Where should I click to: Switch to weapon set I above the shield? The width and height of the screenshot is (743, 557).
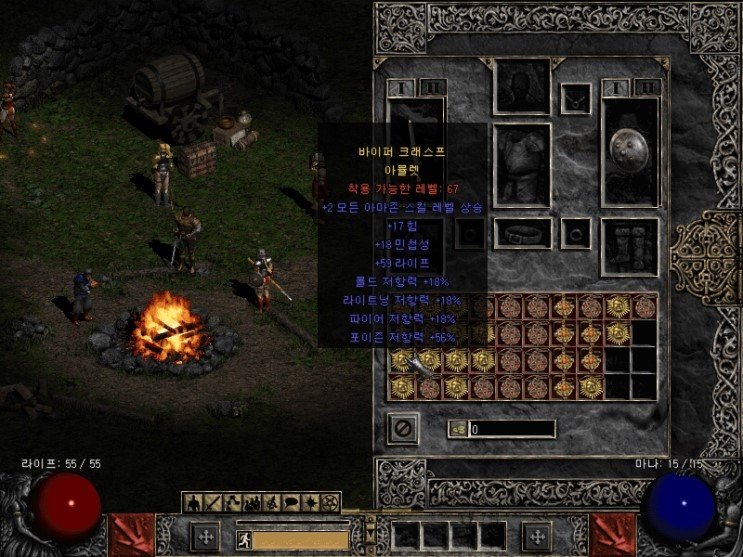617,87
